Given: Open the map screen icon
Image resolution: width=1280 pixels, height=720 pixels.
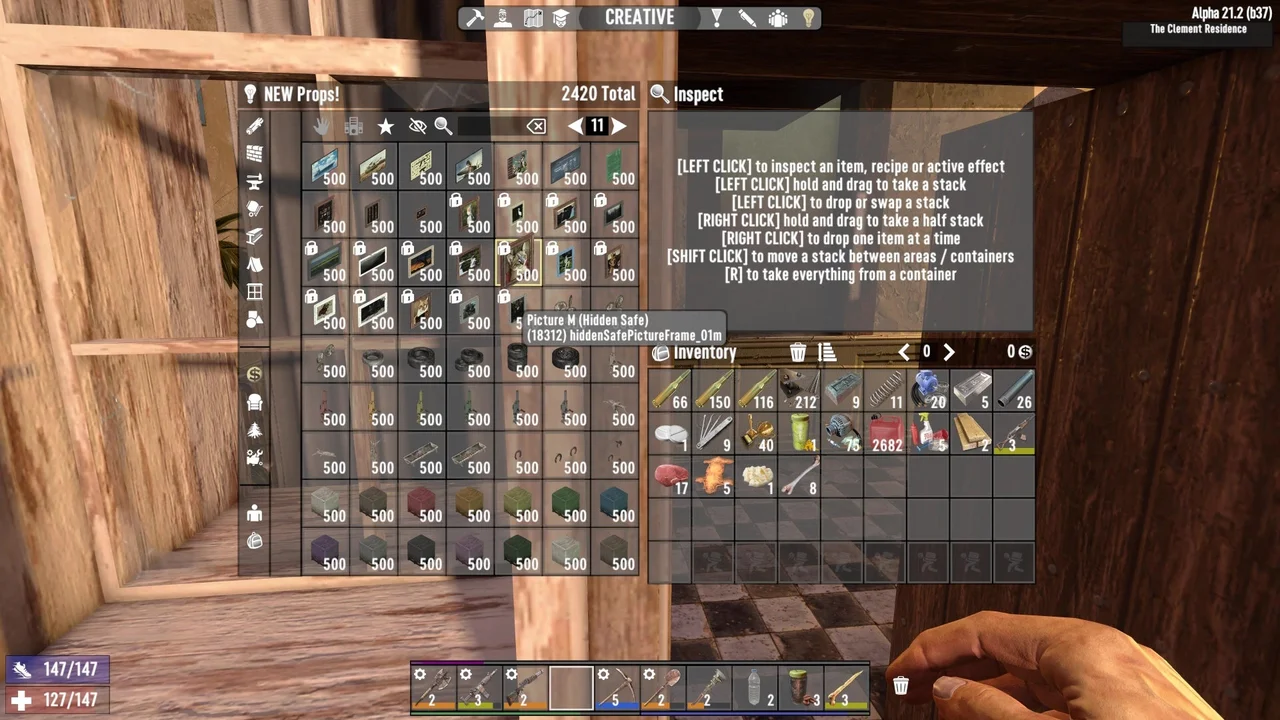Looking at the screenshot, I should (532, 17).
